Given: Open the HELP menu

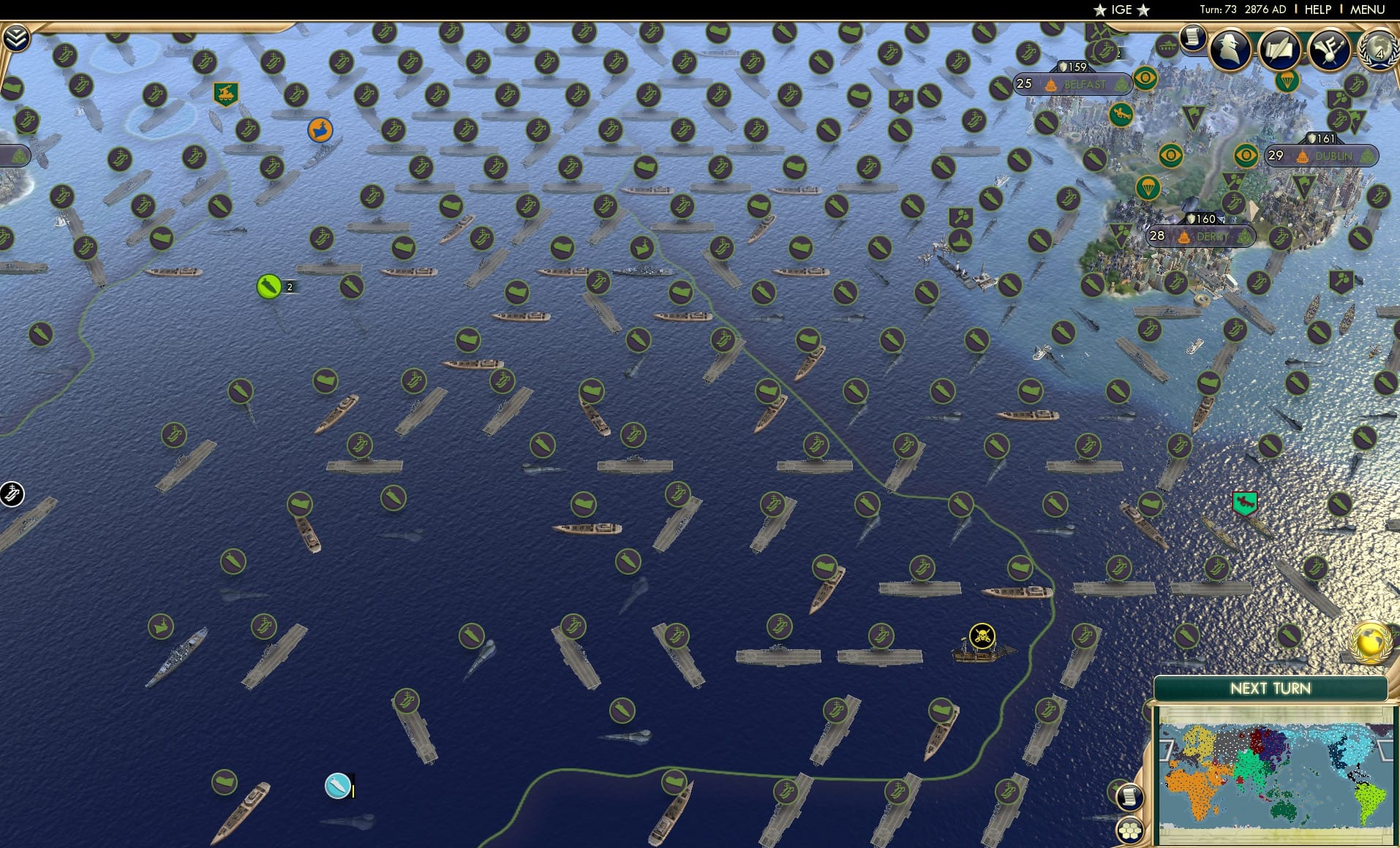Looking at the screenshot, I should (x=1317, y=10).
